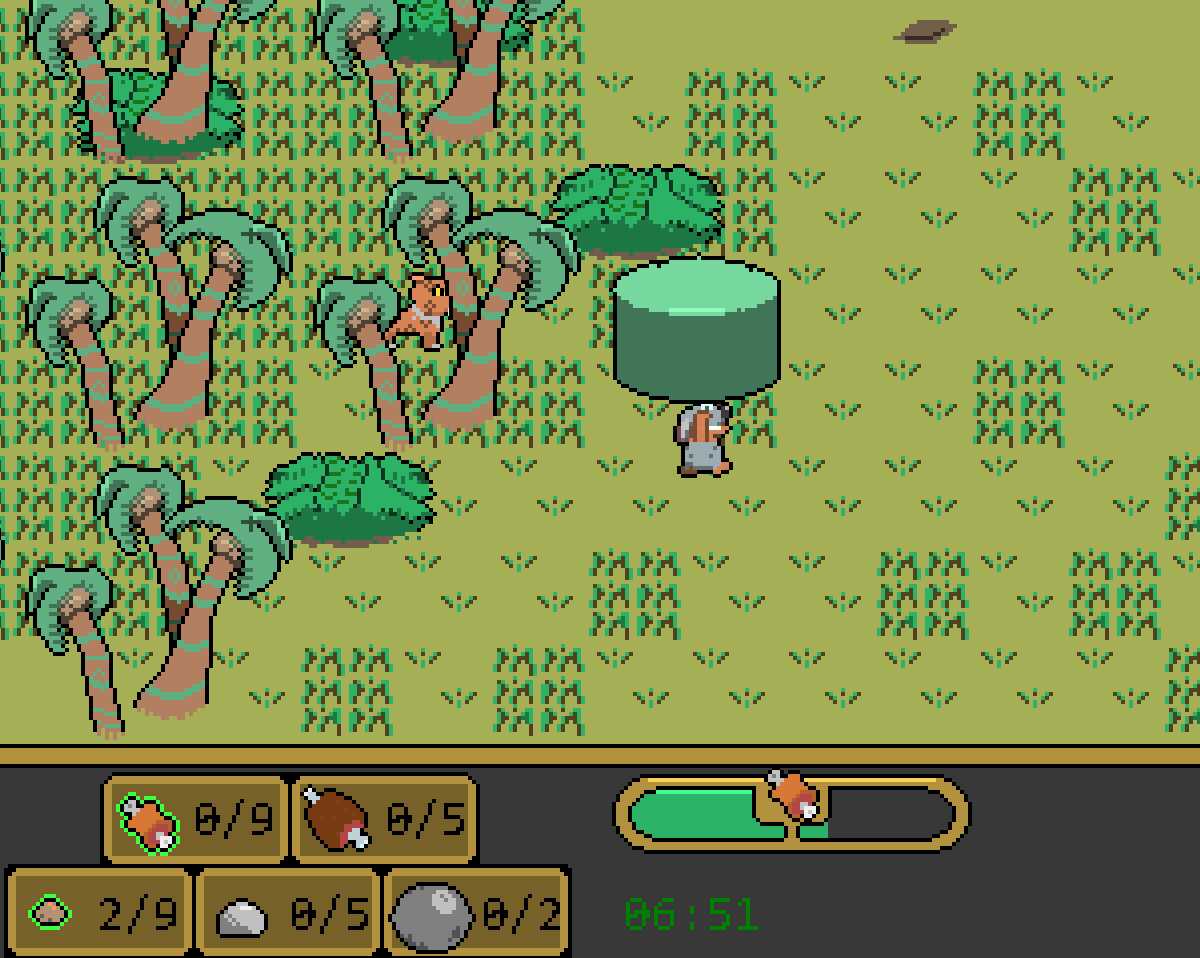
Task: Select the large boulder slot
Action: [x=476, y=913]
